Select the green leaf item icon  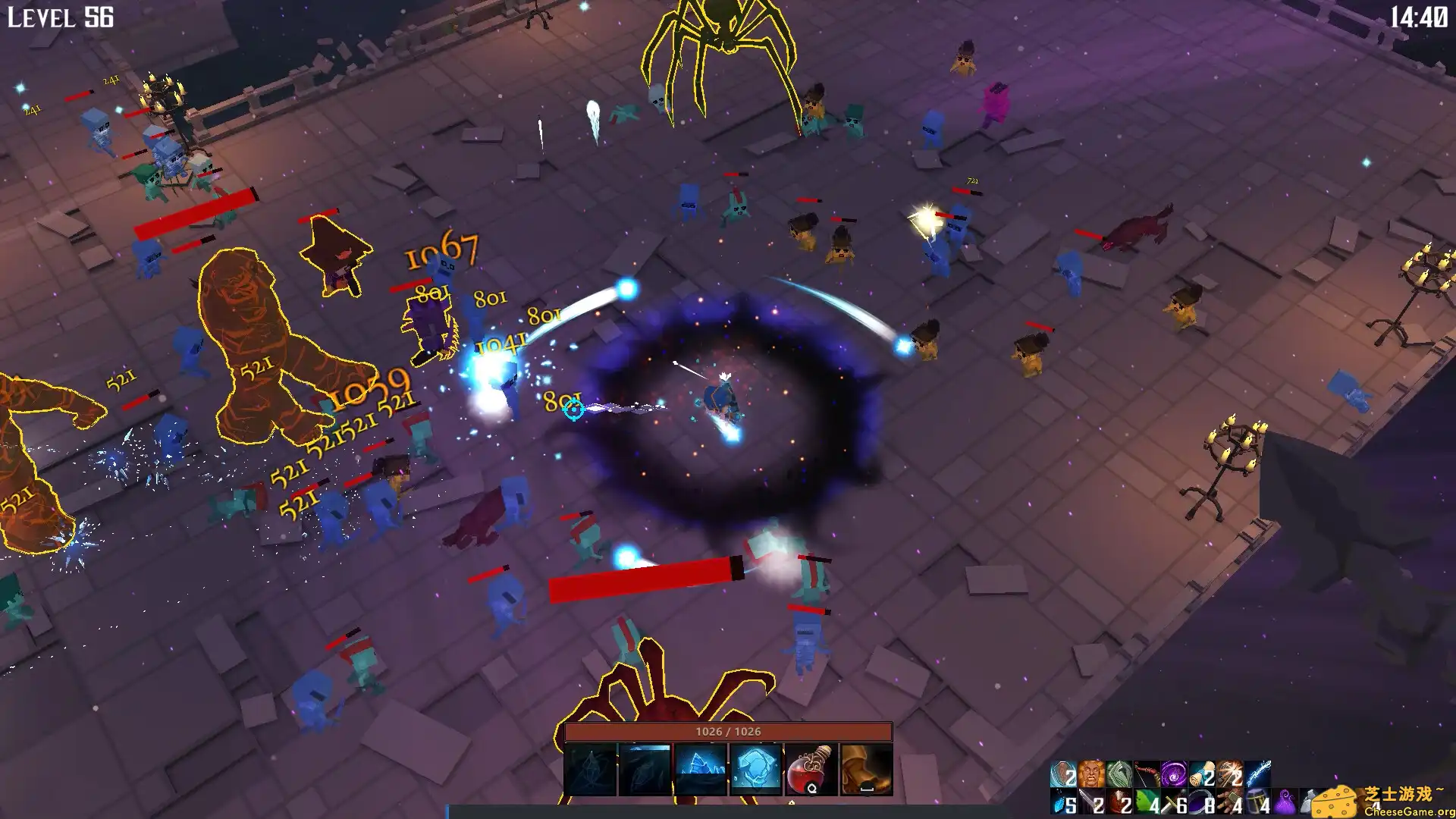pyautogui.click(x=1147, y=802)
